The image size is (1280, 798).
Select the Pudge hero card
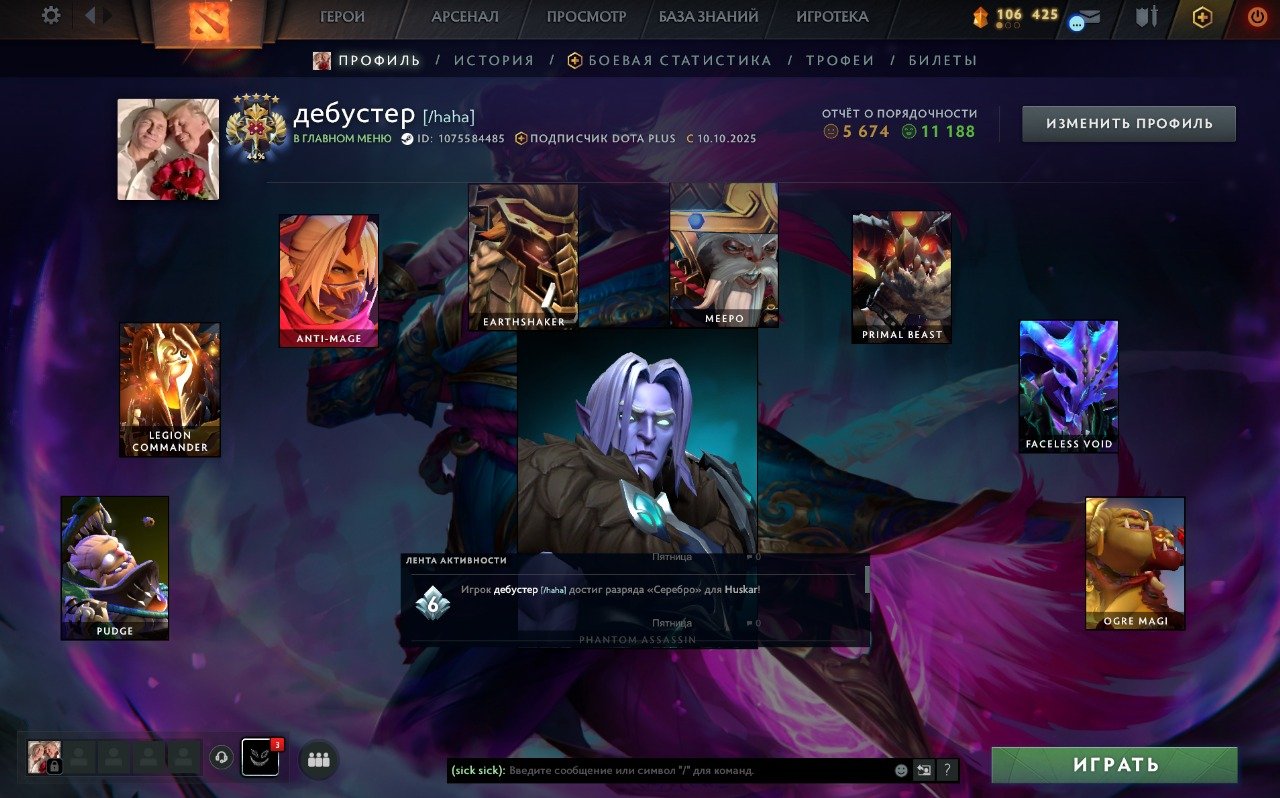coord(115,567)
